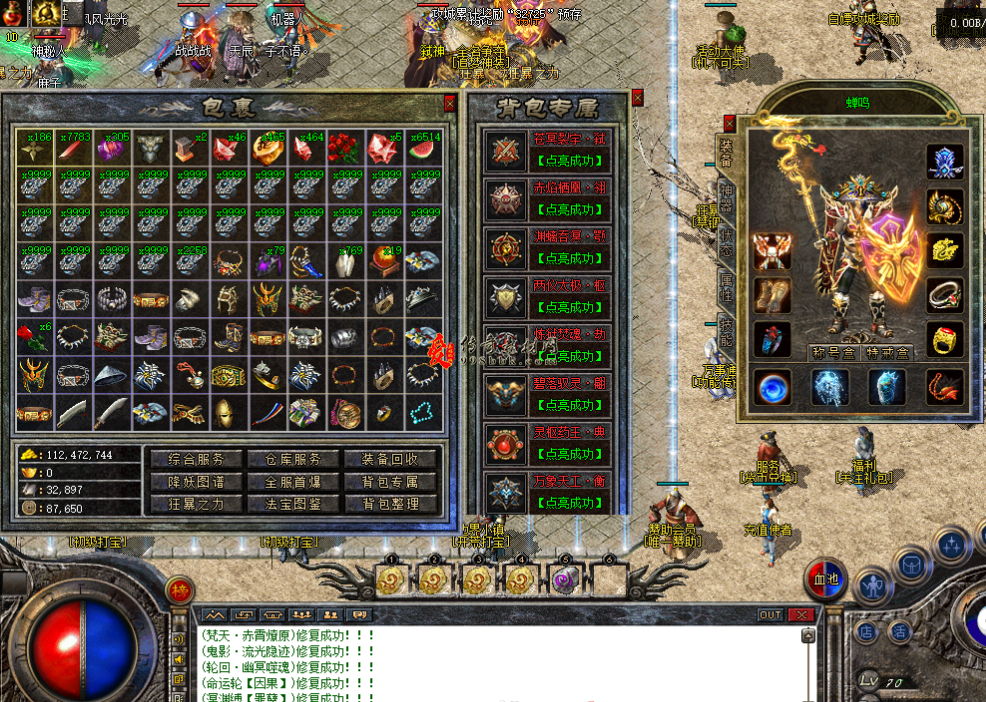Open the 特戒盒 special ring box

pyautogui.click(x=887, y=352)
